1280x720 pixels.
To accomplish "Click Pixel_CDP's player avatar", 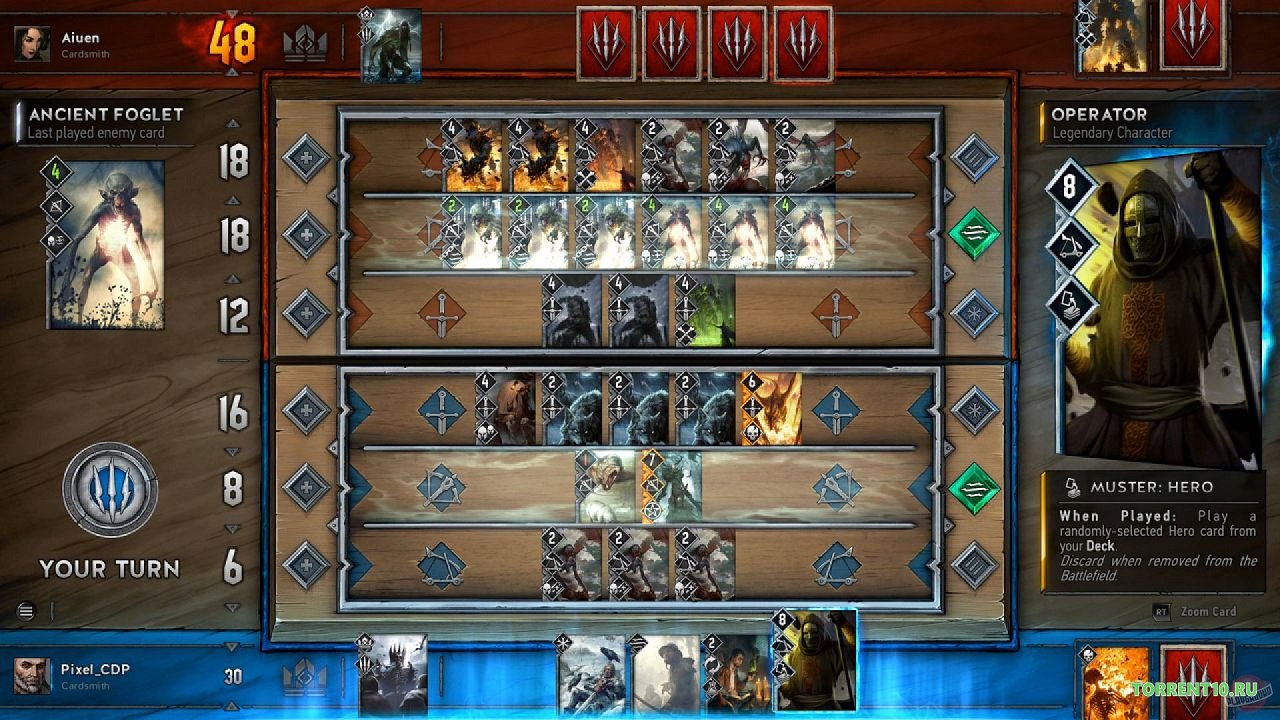I will (33, 676).
